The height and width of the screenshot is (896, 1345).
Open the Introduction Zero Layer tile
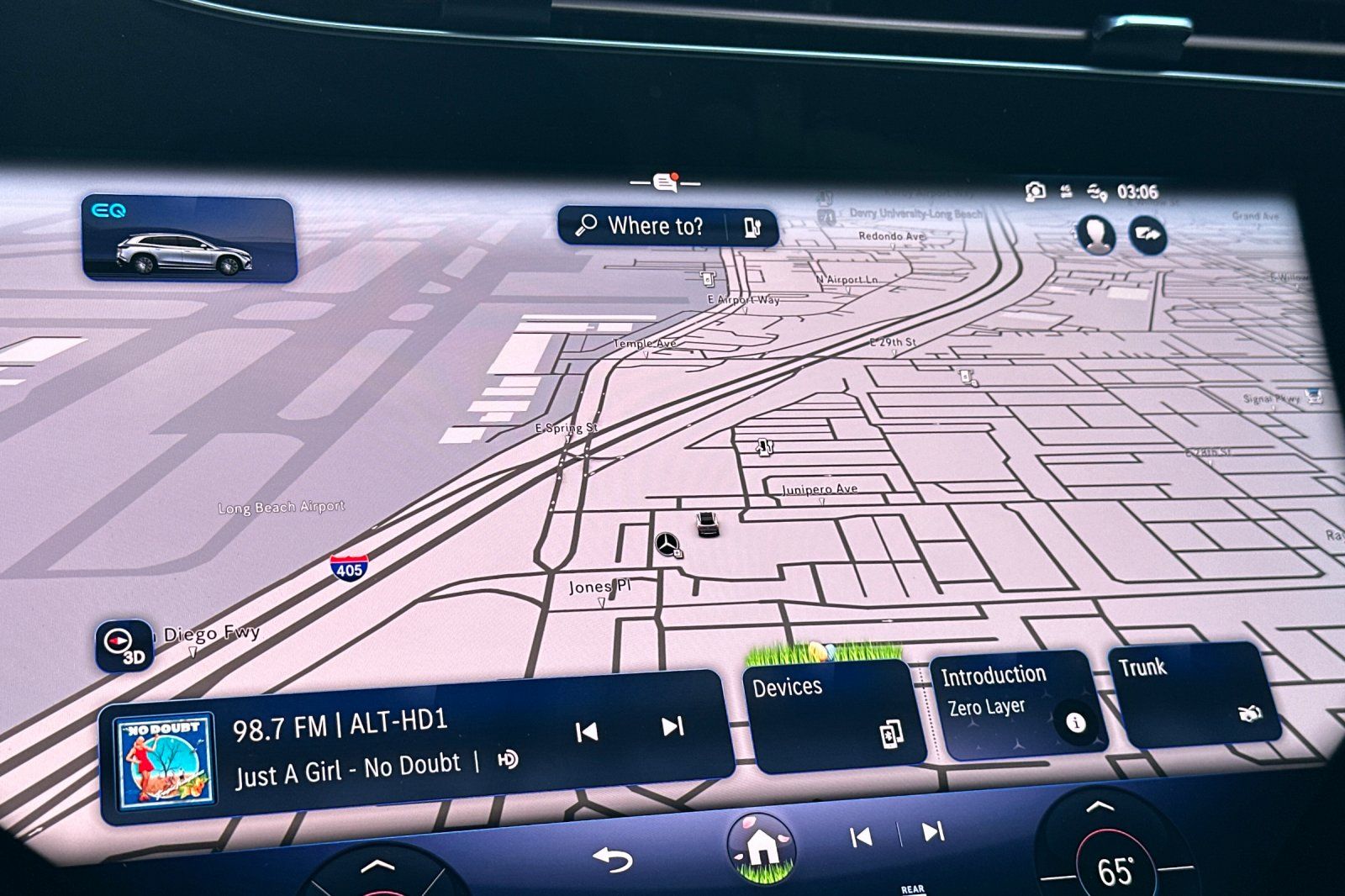click(x=1015, y=704)
